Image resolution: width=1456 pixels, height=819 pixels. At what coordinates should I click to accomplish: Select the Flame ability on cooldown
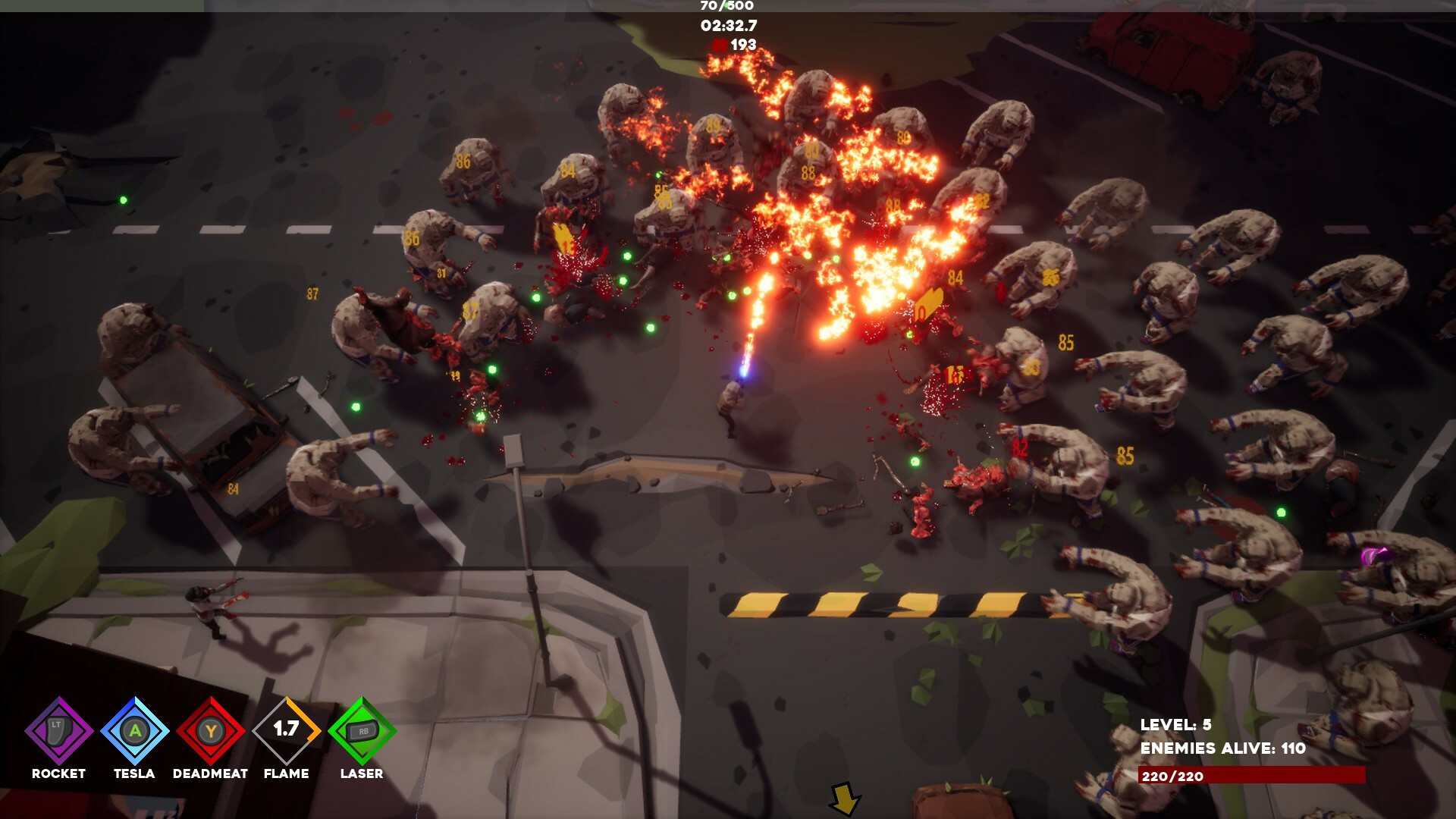pyautogui.click(x=286, y=731)
